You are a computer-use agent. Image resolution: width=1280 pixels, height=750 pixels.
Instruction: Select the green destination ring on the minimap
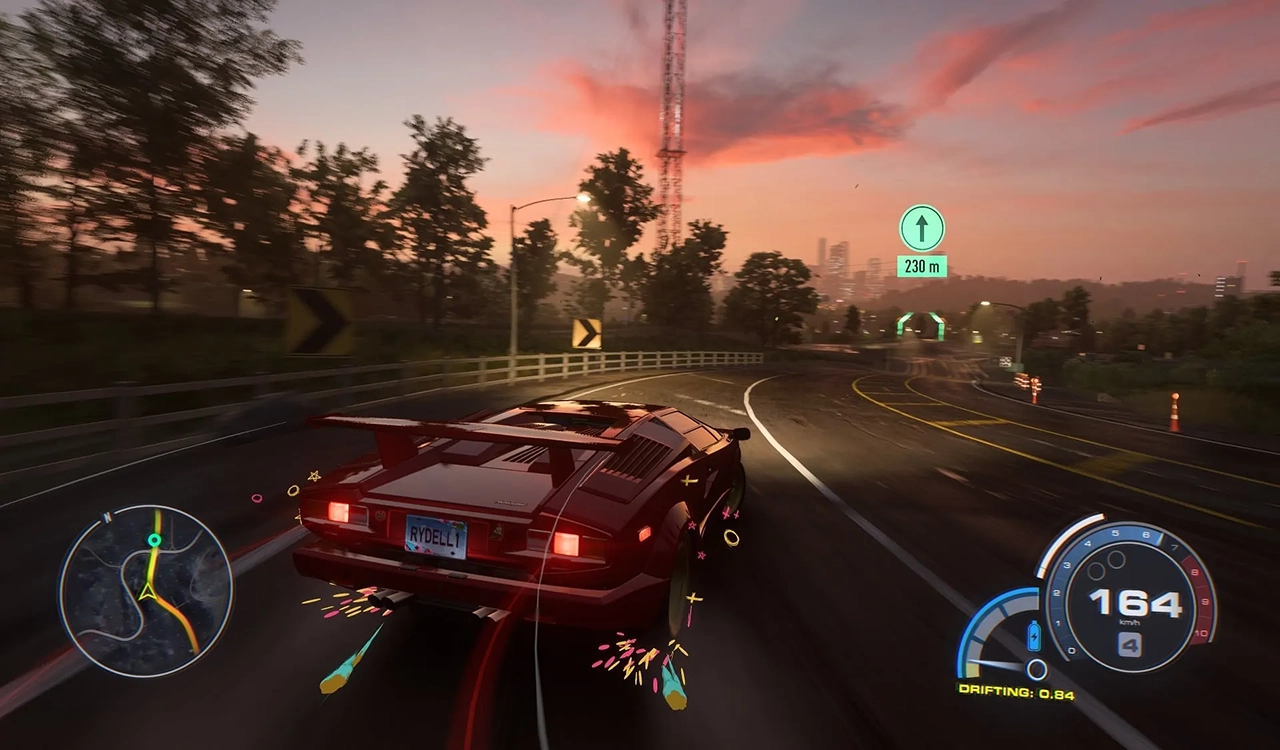point(154,541)
